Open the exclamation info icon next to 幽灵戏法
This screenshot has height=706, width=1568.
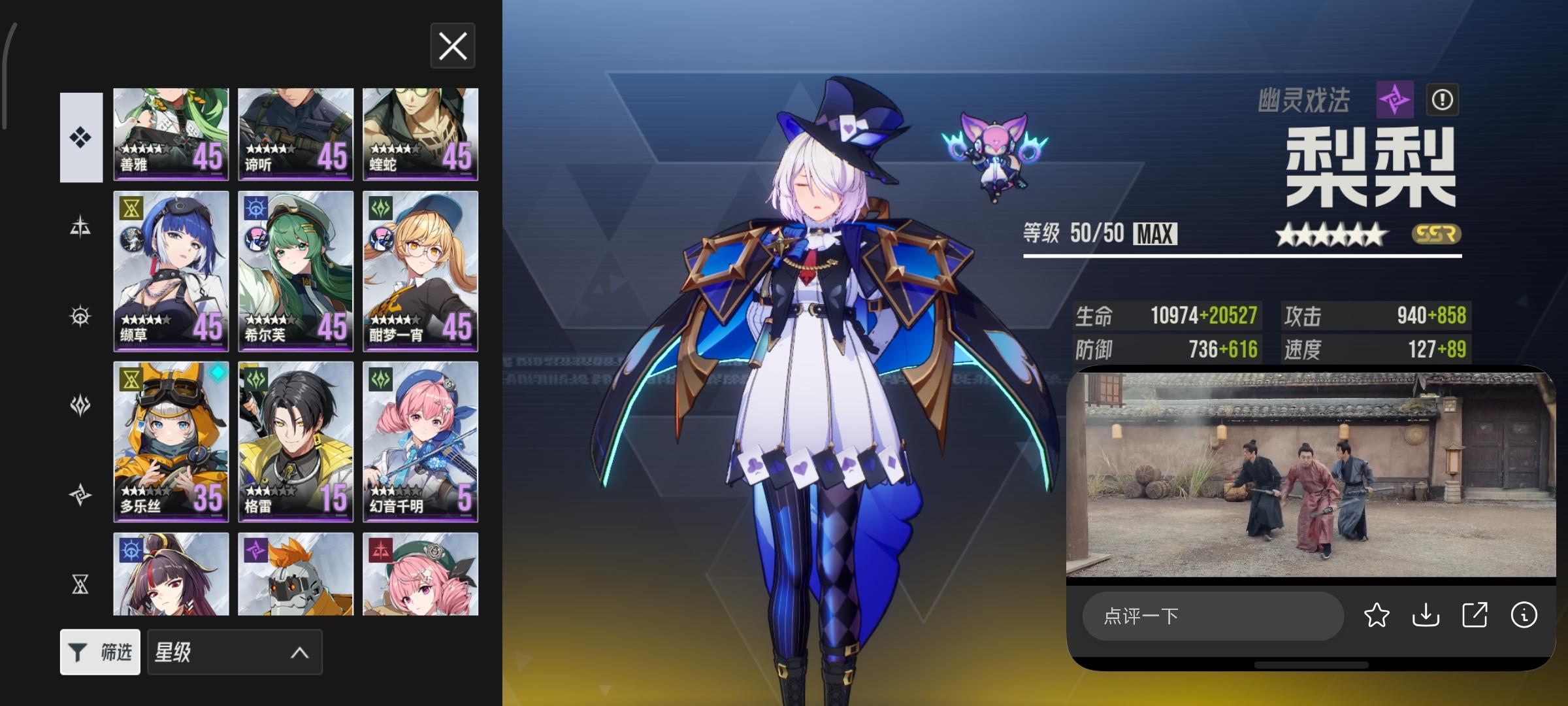tap(1444, 99)
